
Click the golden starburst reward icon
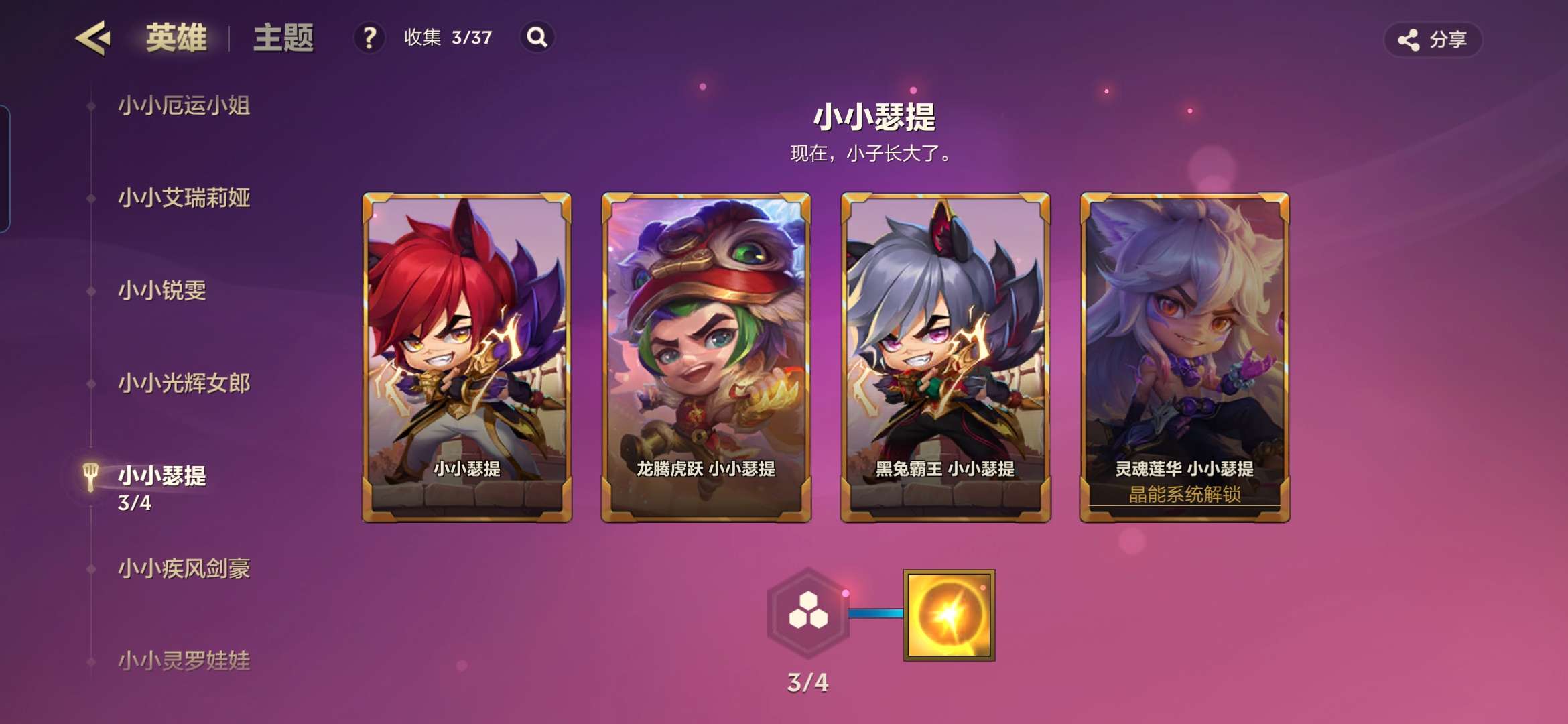pos(949,615)
